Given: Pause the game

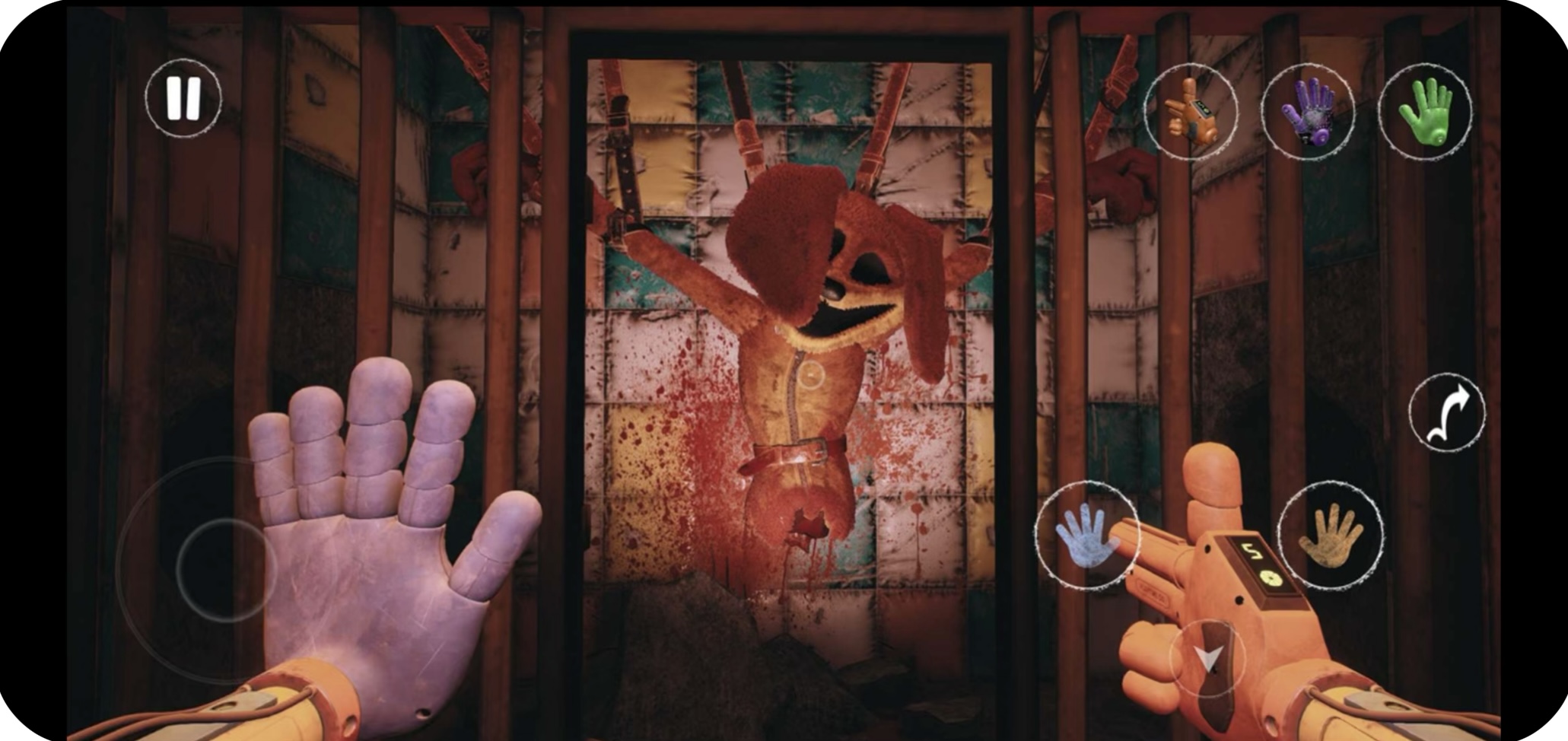Looking at the screenshot, I should coord(183,98).
